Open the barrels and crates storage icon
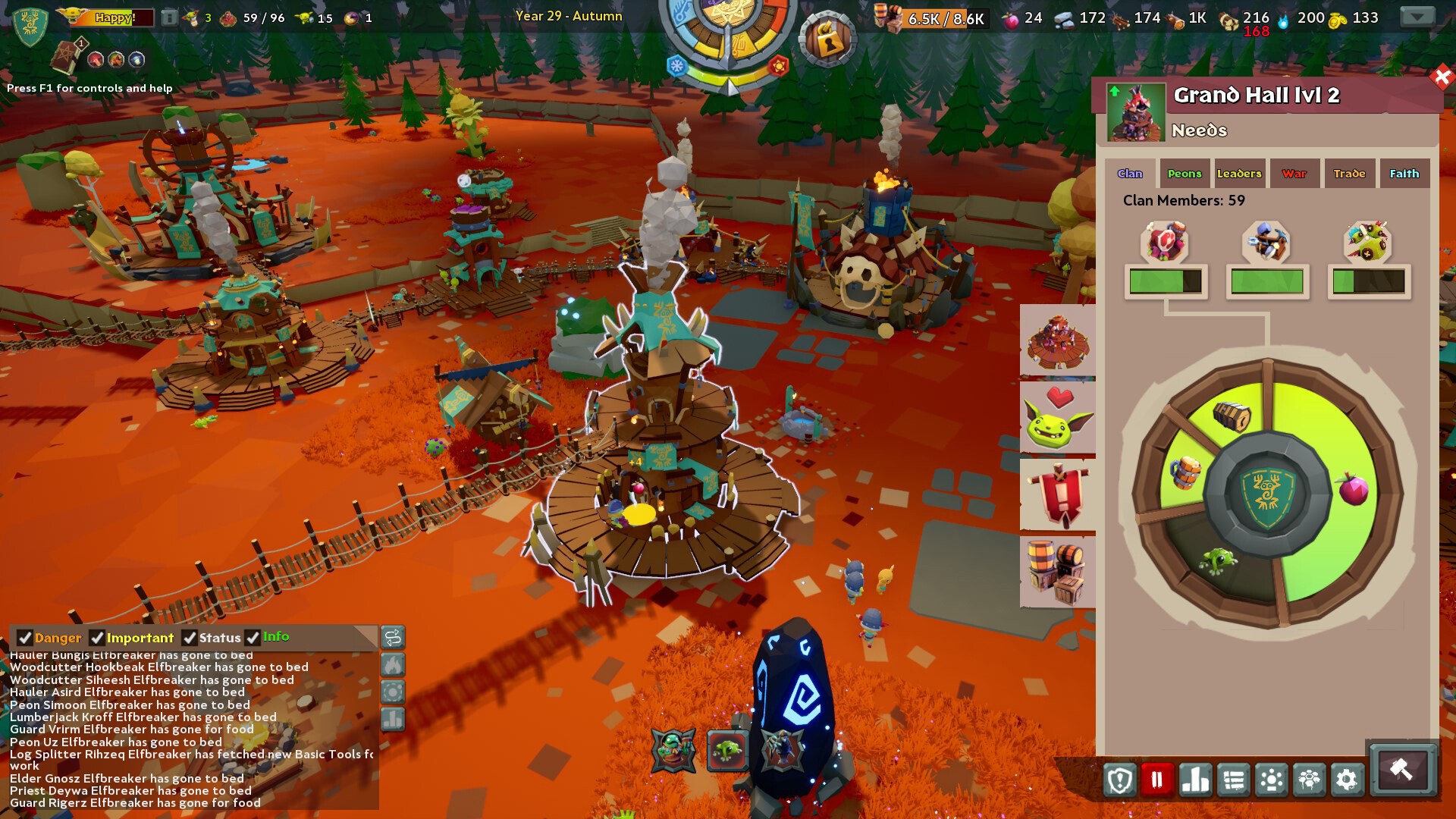This screenshot has width=1456, height=819. tap(1057, 573)
